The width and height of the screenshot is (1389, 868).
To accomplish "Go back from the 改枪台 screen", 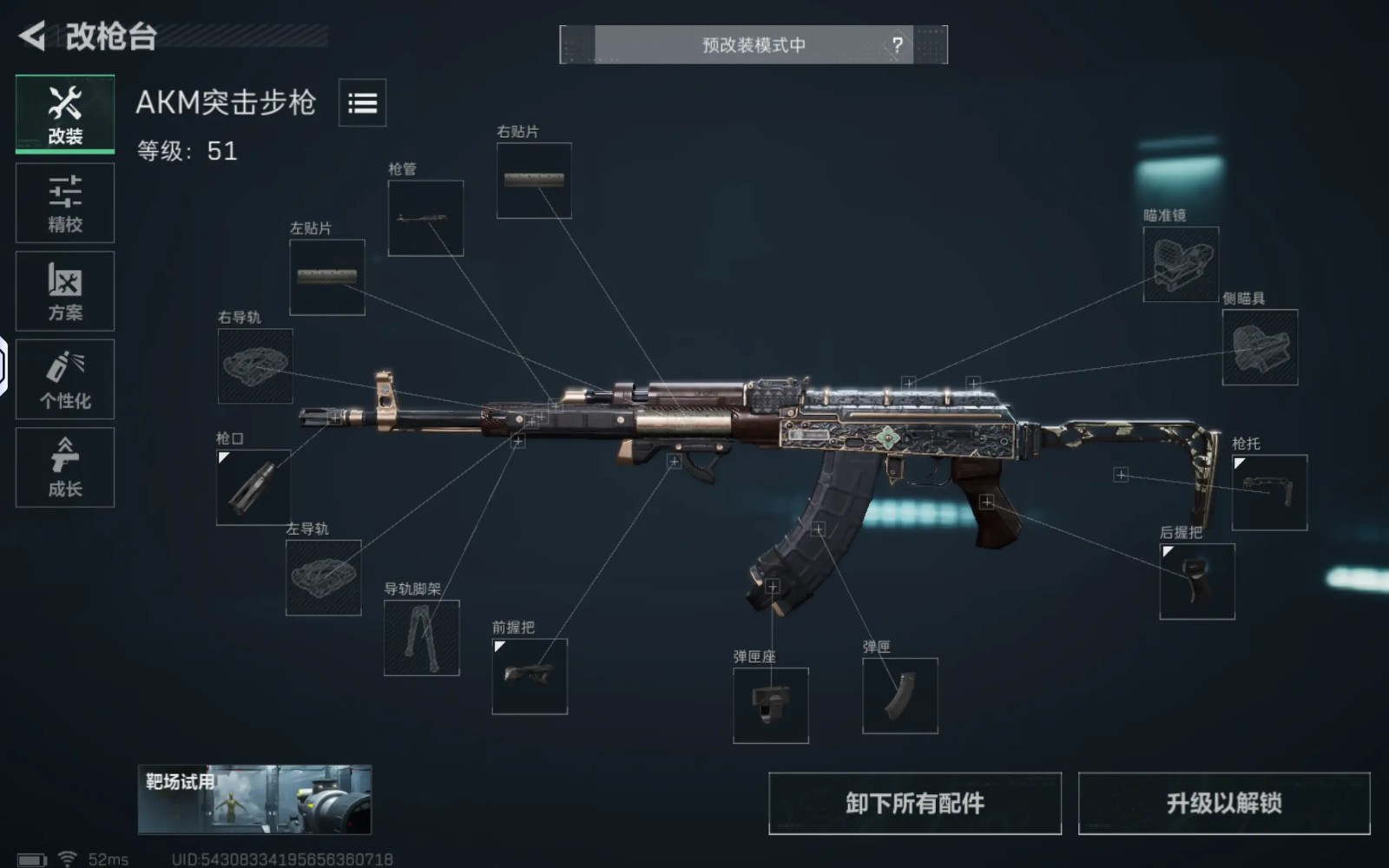I will (32, 36).
